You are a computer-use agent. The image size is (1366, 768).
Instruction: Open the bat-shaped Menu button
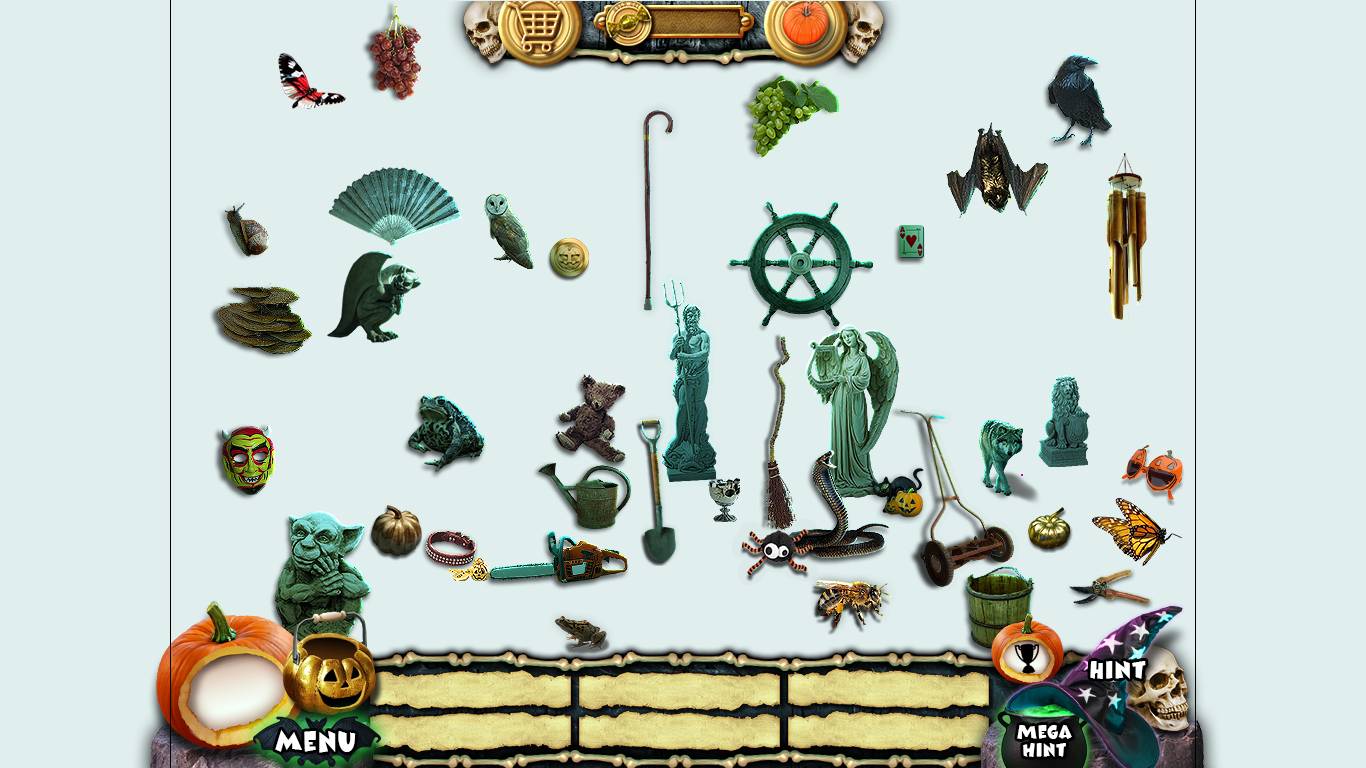tap(316, 741)
